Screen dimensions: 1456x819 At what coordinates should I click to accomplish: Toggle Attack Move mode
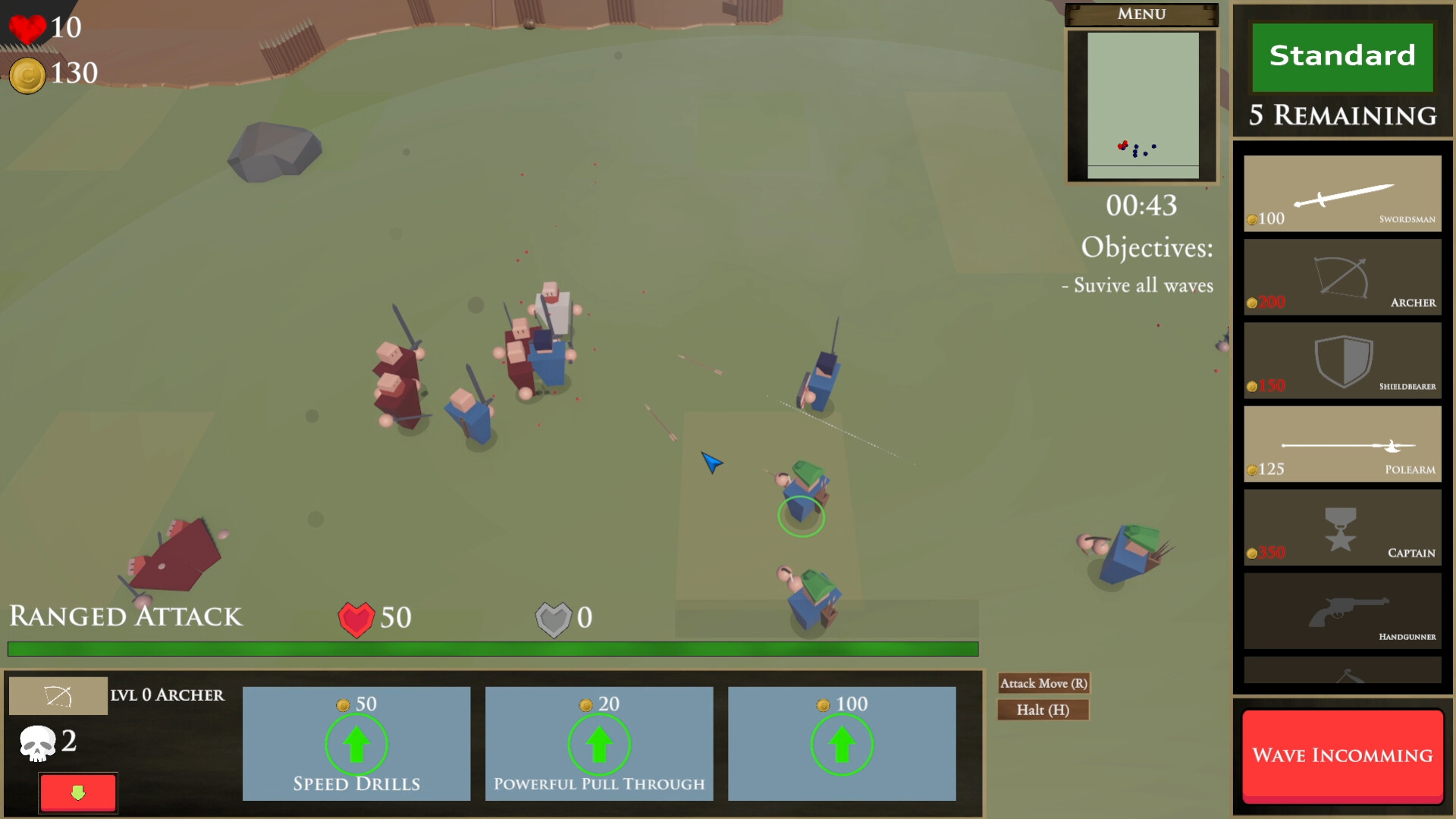tap(1043, 683)
